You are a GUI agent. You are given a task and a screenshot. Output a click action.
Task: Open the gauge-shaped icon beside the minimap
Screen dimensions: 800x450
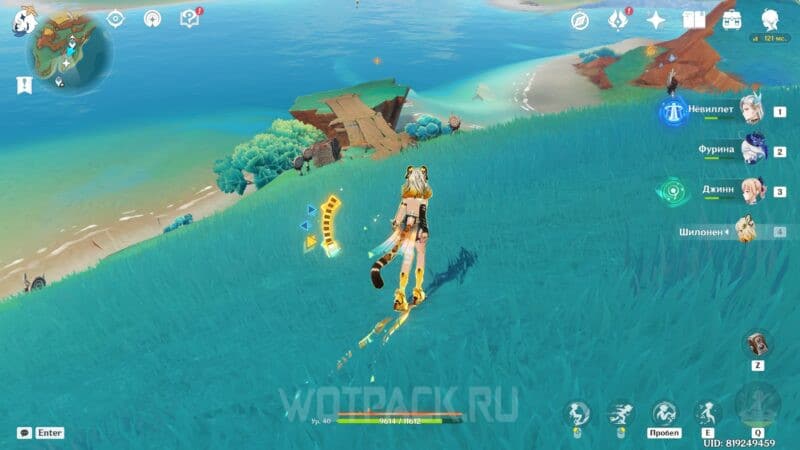coord(152,18)
